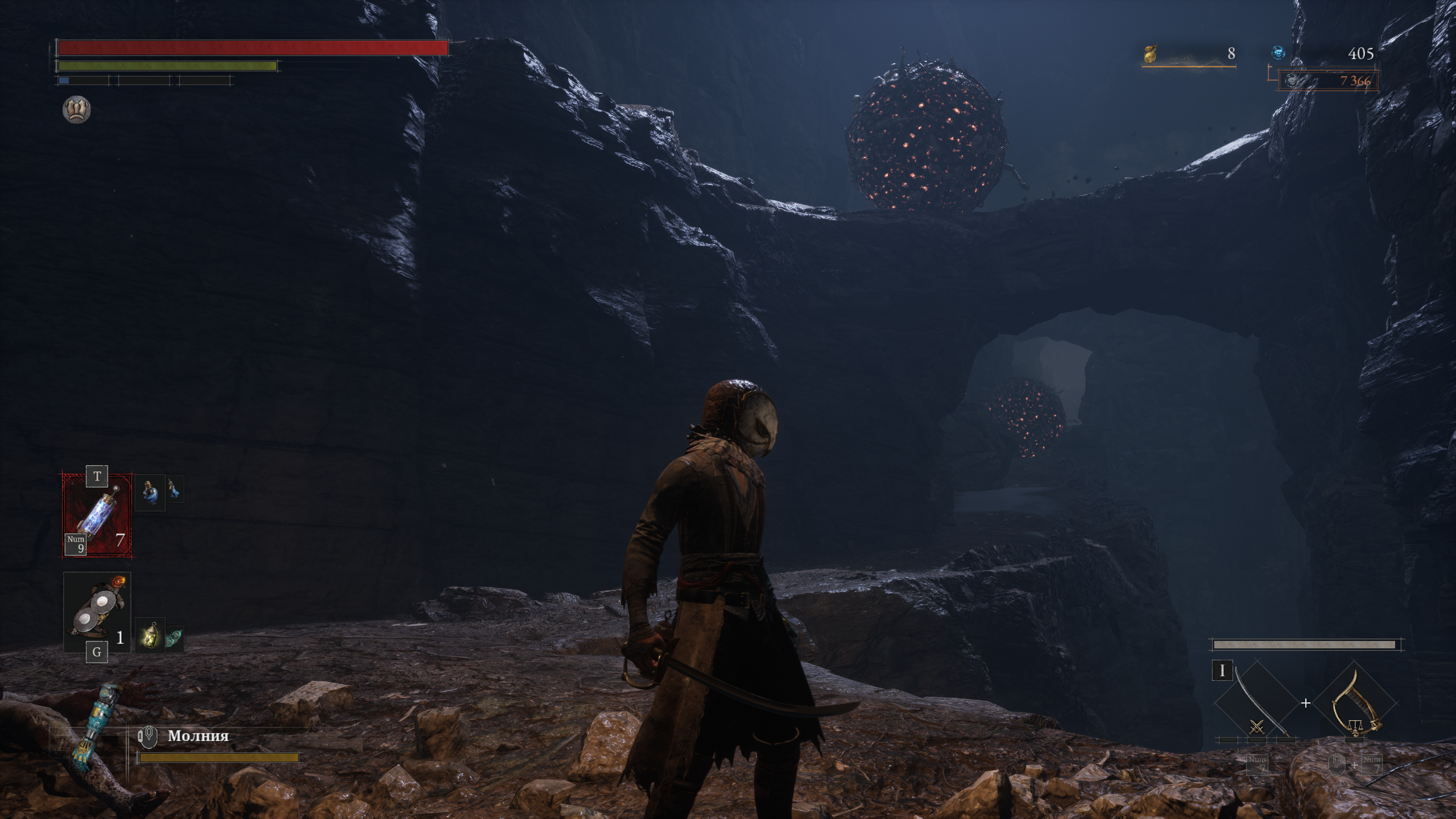Click the teal Legion Arm icon
1456x819 pixels.
91,722
